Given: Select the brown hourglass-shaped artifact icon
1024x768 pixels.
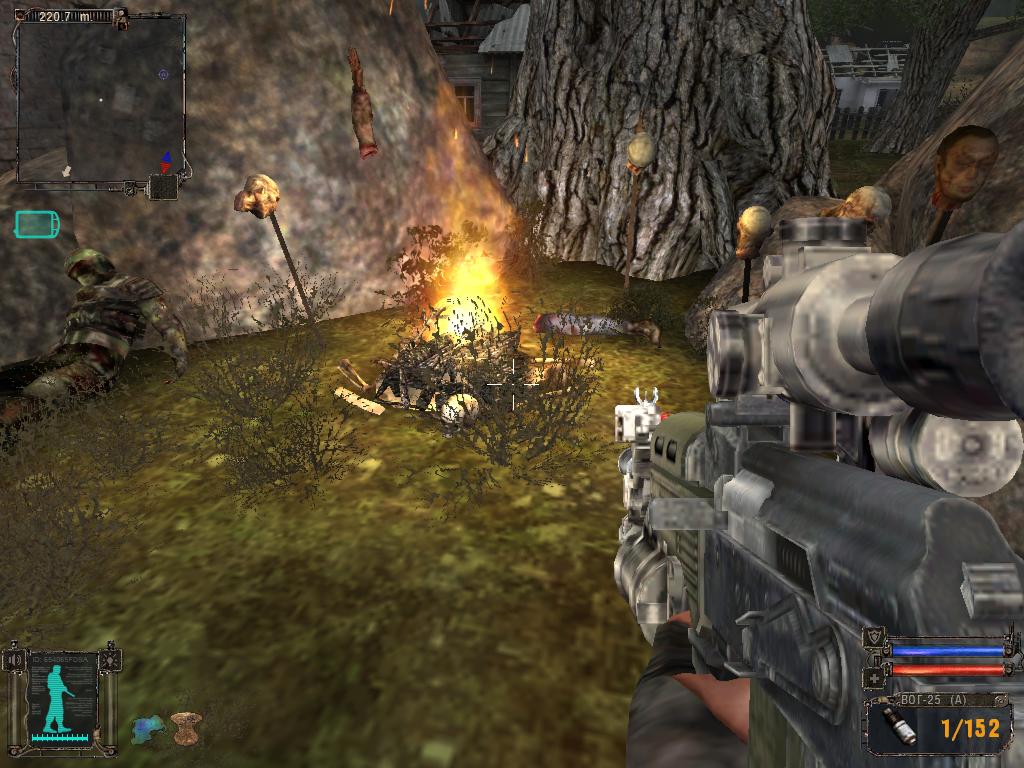Looking at the screenshot, I should tap(186, 728).
